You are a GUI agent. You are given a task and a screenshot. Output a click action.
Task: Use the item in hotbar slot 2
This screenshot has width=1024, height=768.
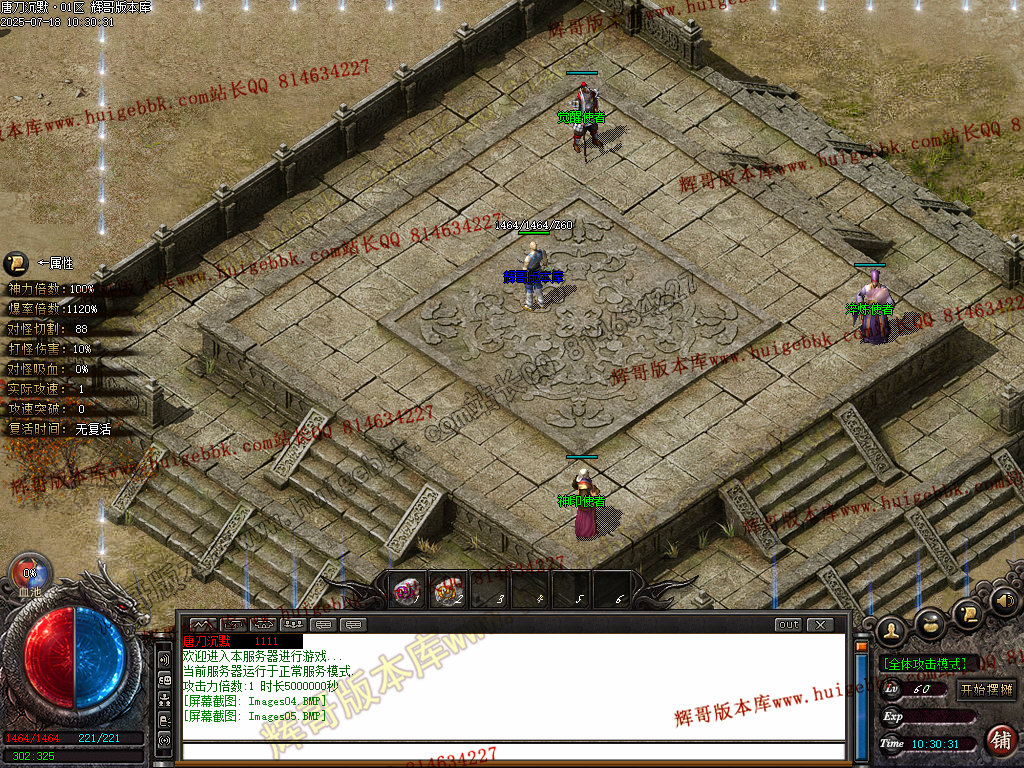(x=449, y=591)
